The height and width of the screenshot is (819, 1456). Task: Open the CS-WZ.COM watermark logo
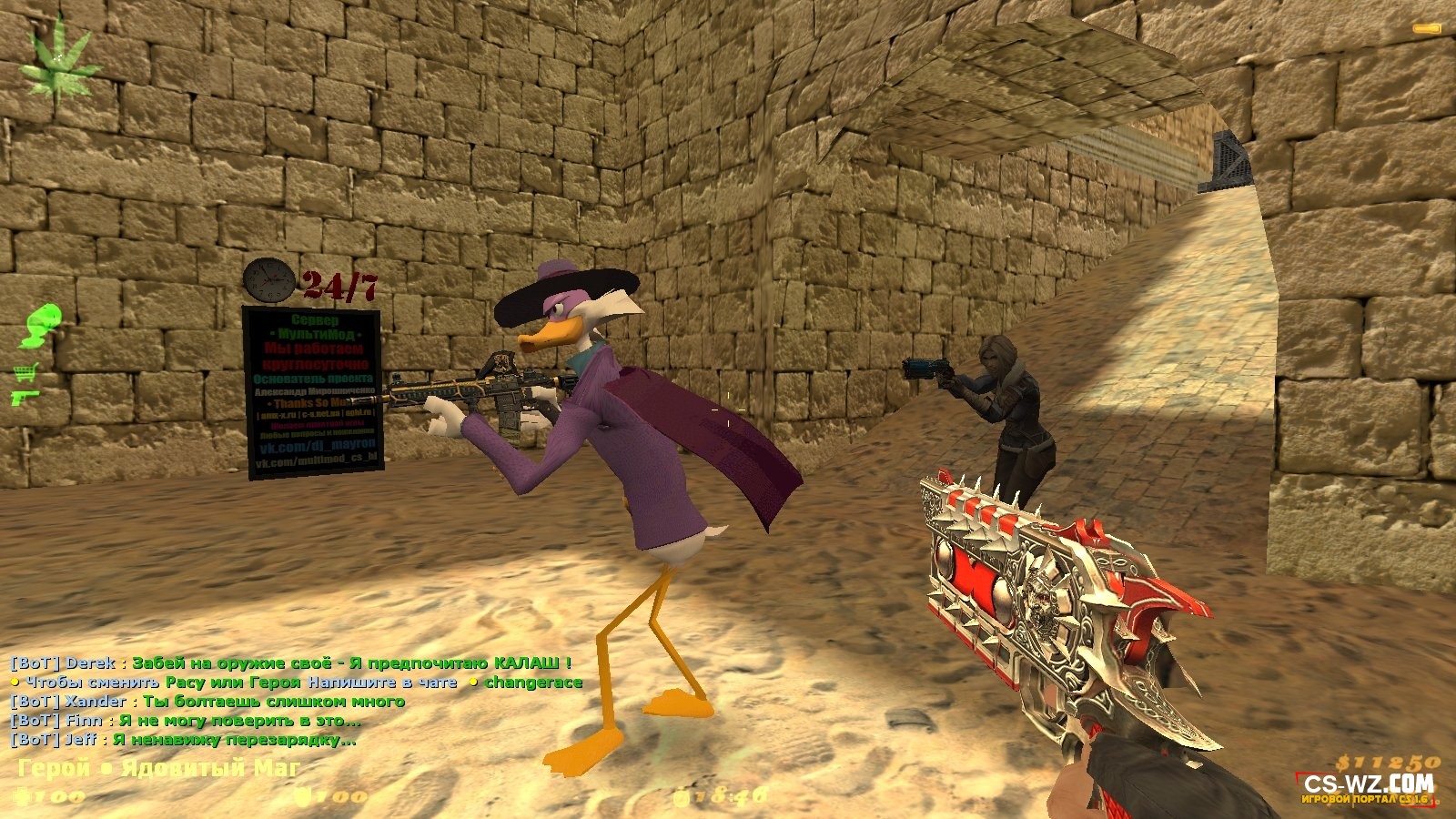tap(1368, 786)
